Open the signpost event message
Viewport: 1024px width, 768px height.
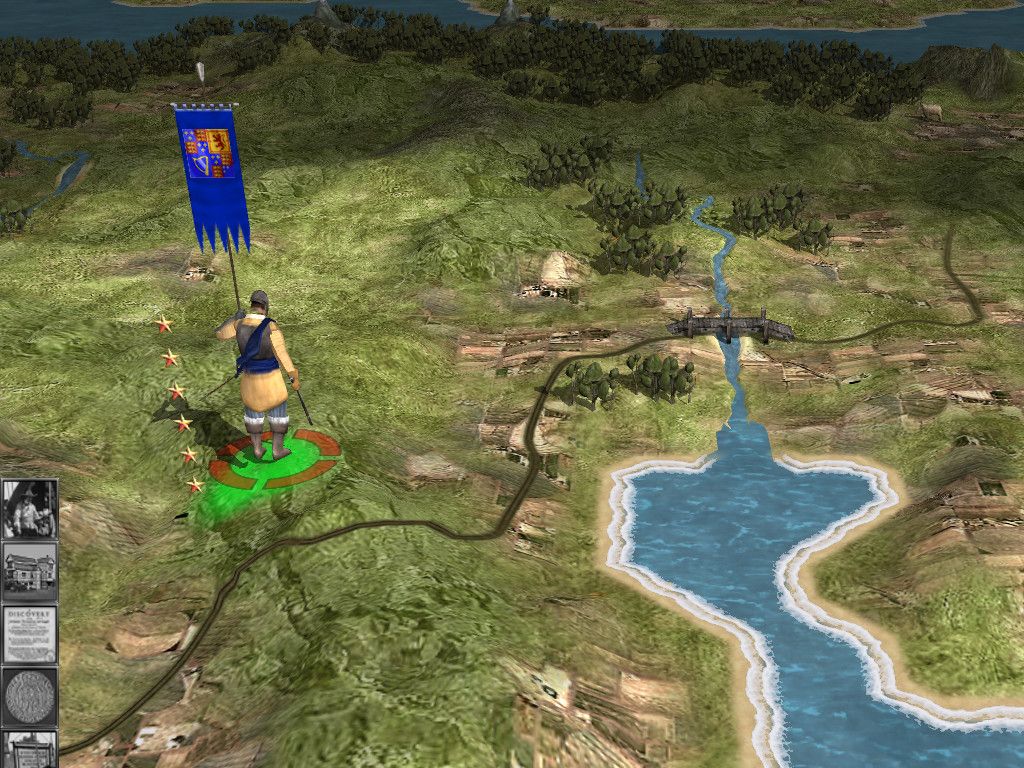[29, 748]
